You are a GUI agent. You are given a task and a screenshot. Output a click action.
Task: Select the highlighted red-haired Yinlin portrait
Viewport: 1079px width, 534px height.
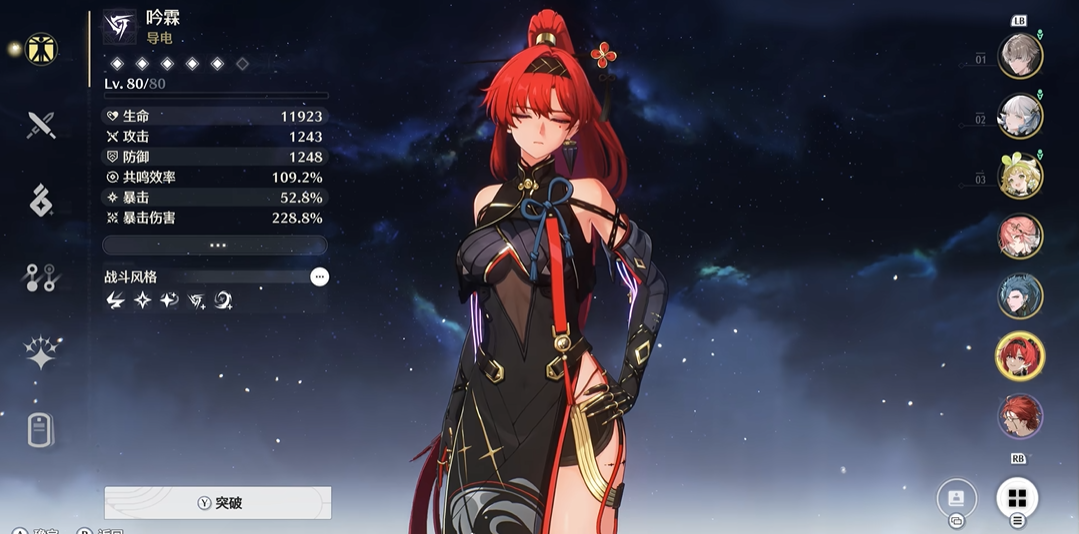coord(1020,356)
